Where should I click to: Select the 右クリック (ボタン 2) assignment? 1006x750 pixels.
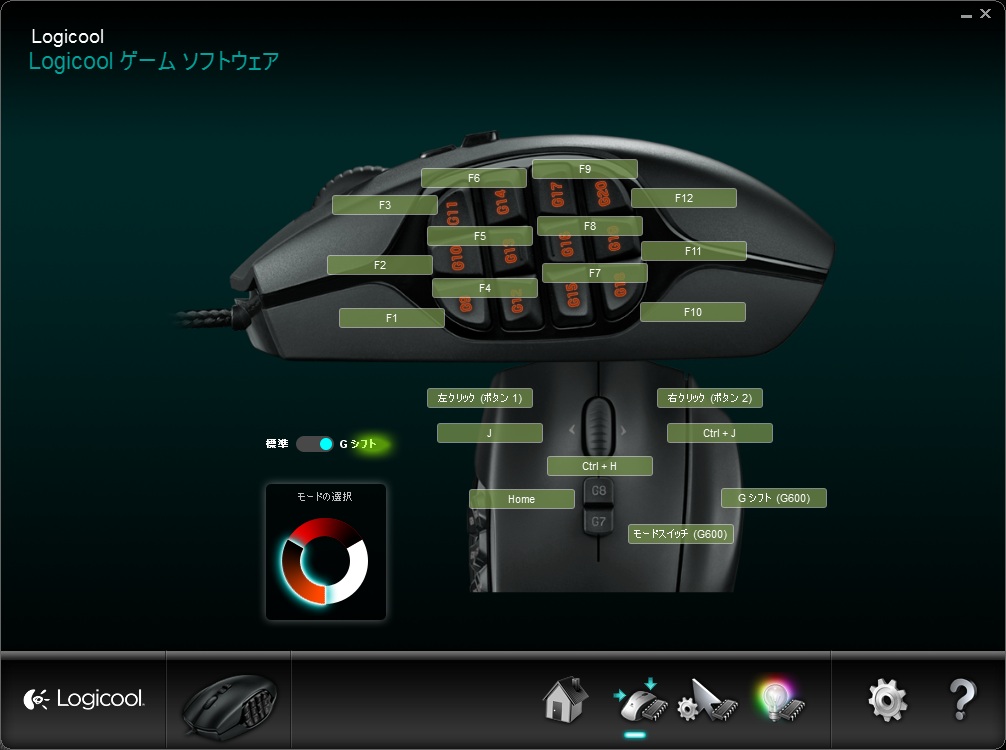pyautogui.click(x=709, y=398)
